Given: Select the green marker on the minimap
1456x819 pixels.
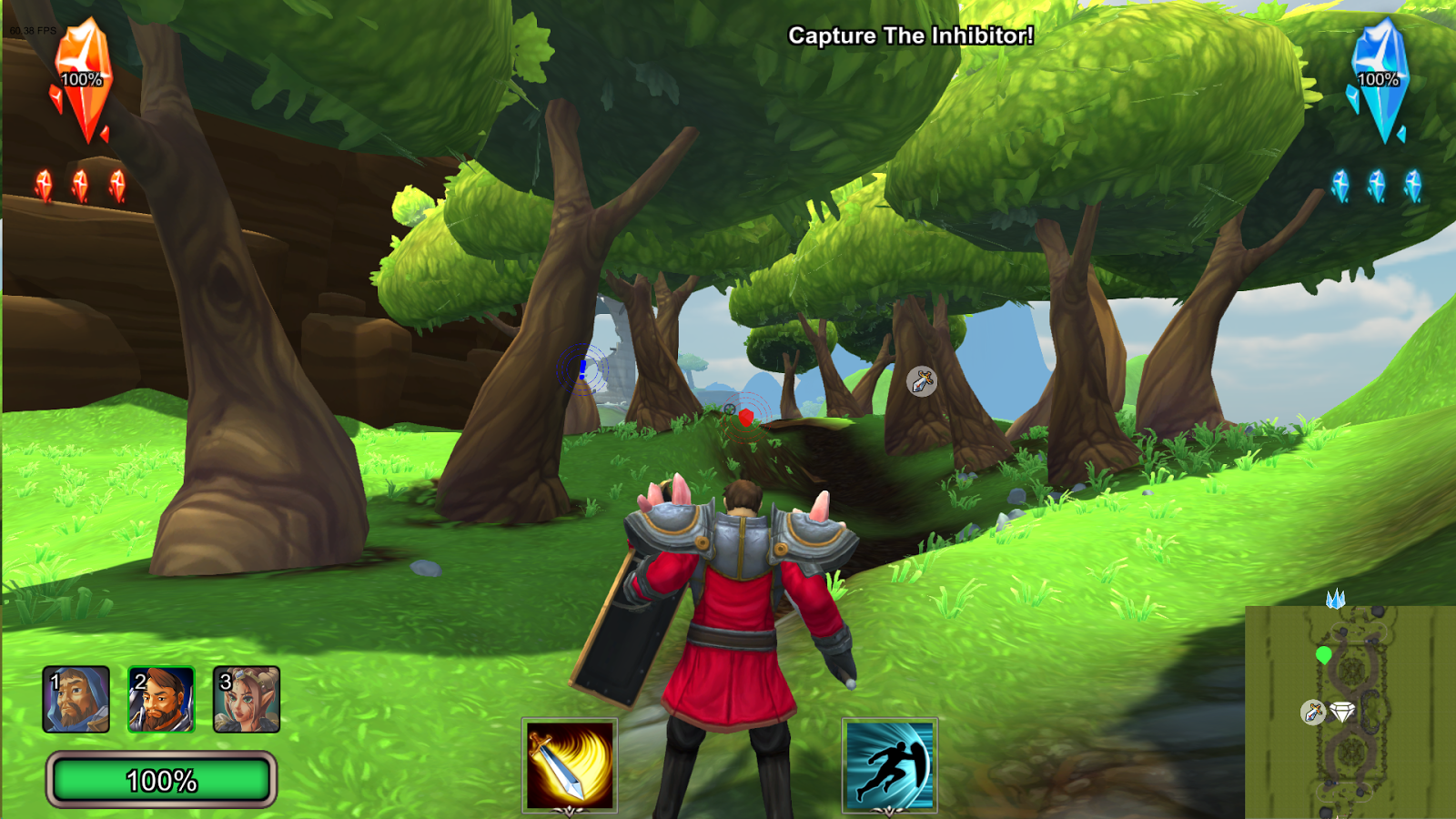Looking at the screenshot, I should tap(1324, 654).
